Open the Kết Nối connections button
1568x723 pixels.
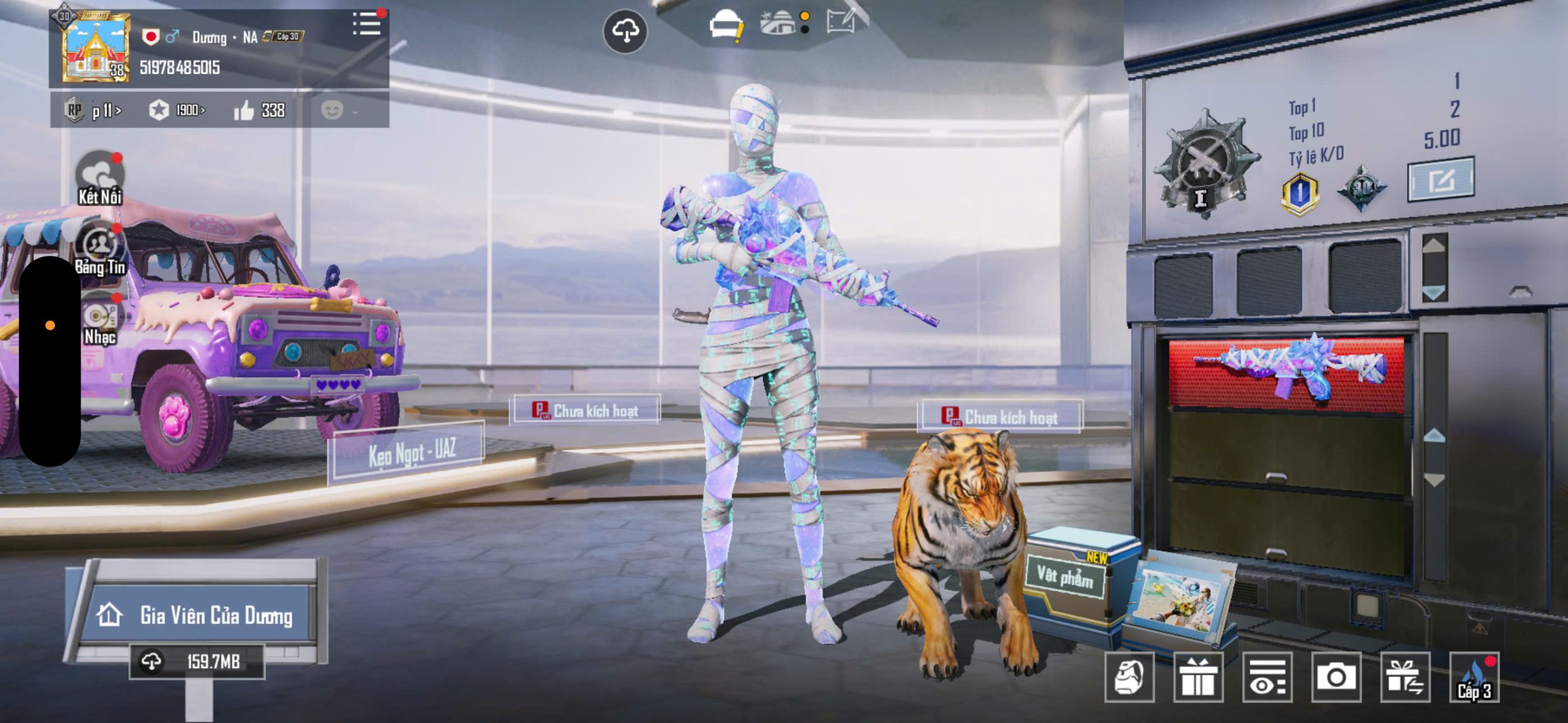coord(99,178)
